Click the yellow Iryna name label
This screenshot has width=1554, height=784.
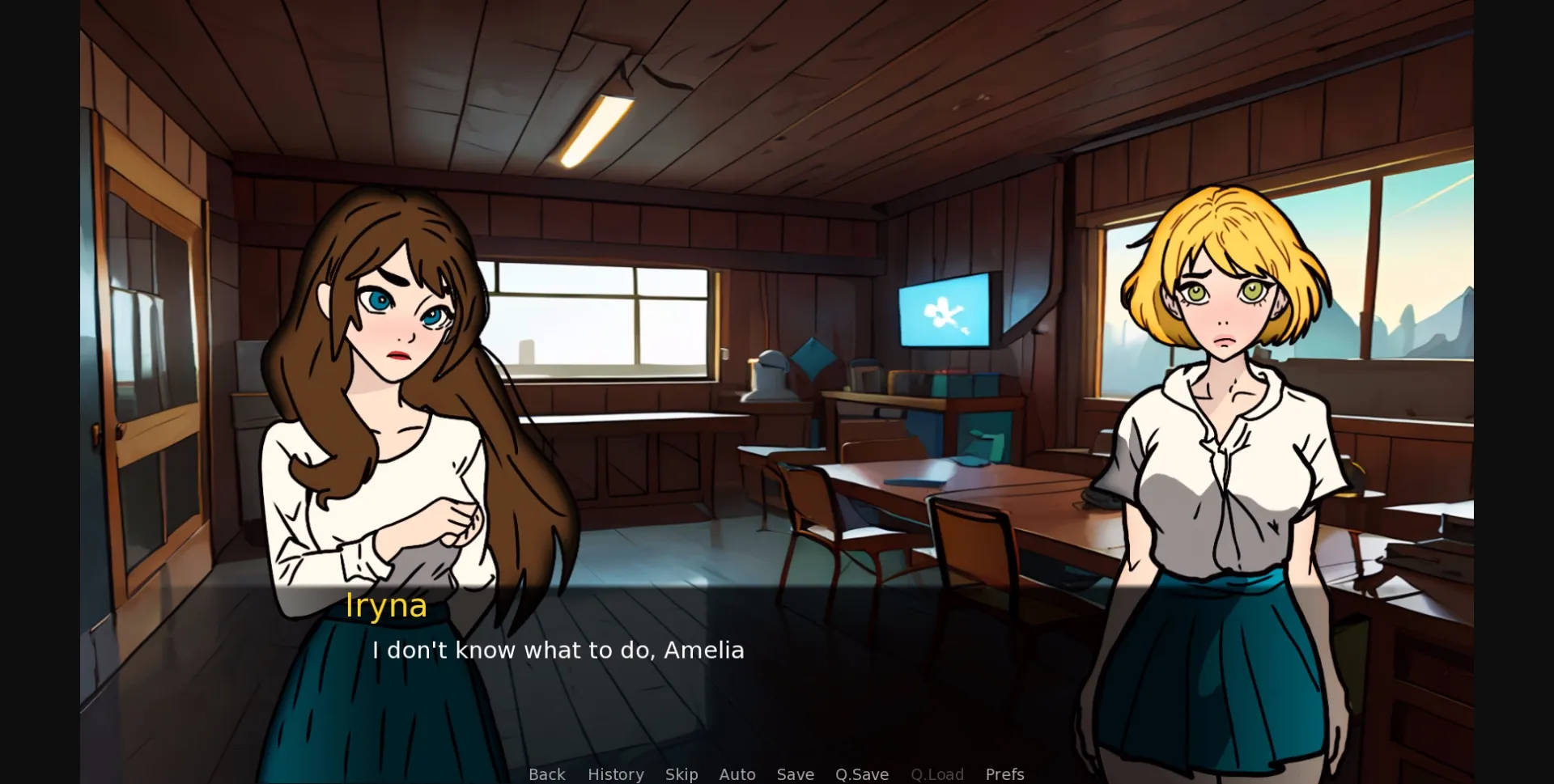click(386, 604)
